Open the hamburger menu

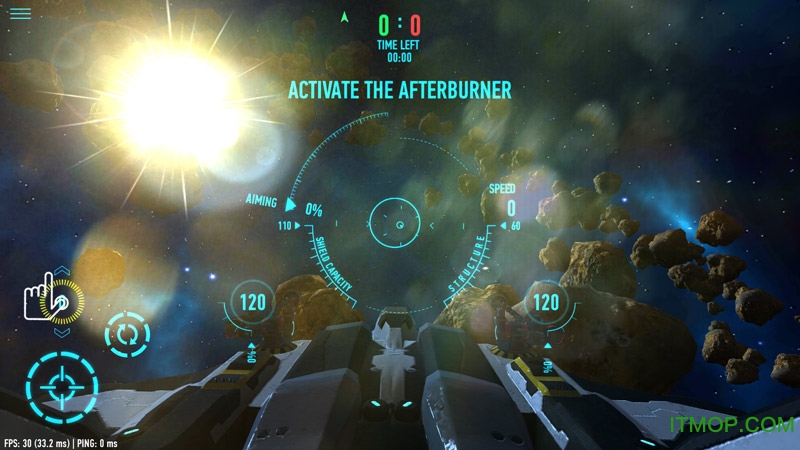tap(20, 14)
